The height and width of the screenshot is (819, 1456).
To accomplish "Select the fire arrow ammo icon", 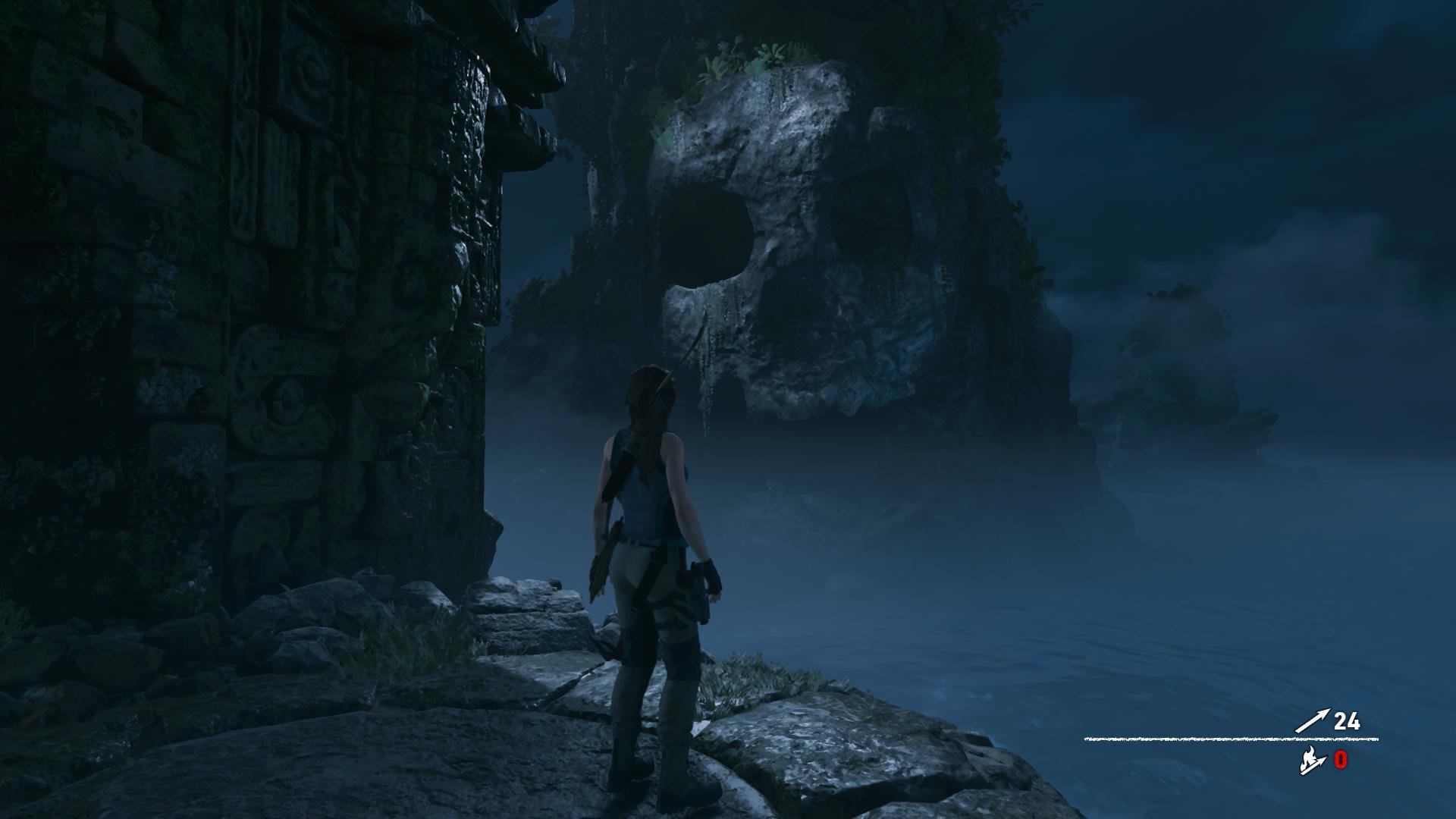I will click(x=1312, y=761).
